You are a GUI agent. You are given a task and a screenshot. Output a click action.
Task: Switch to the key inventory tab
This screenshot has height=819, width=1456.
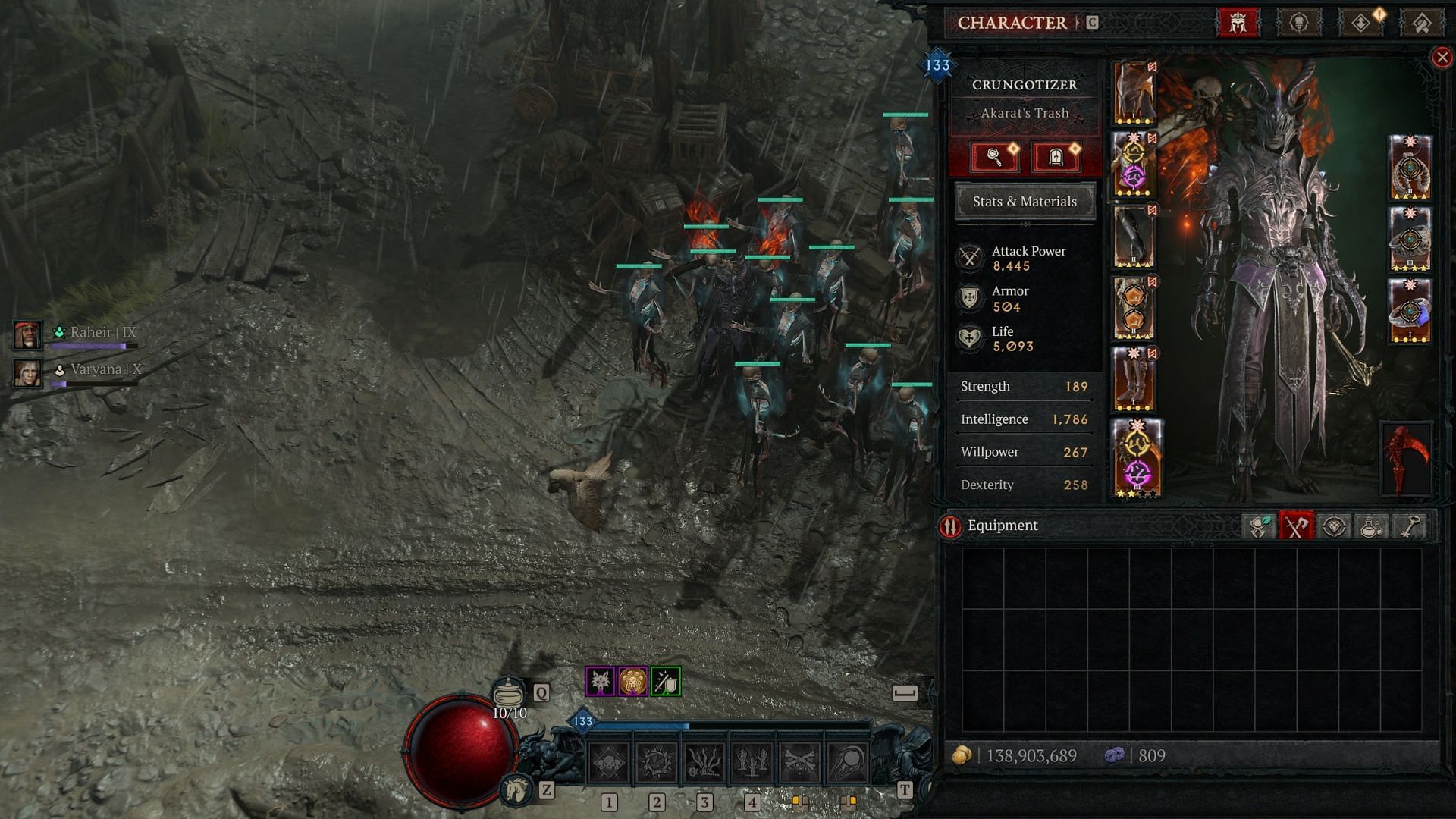point(1409,526)
